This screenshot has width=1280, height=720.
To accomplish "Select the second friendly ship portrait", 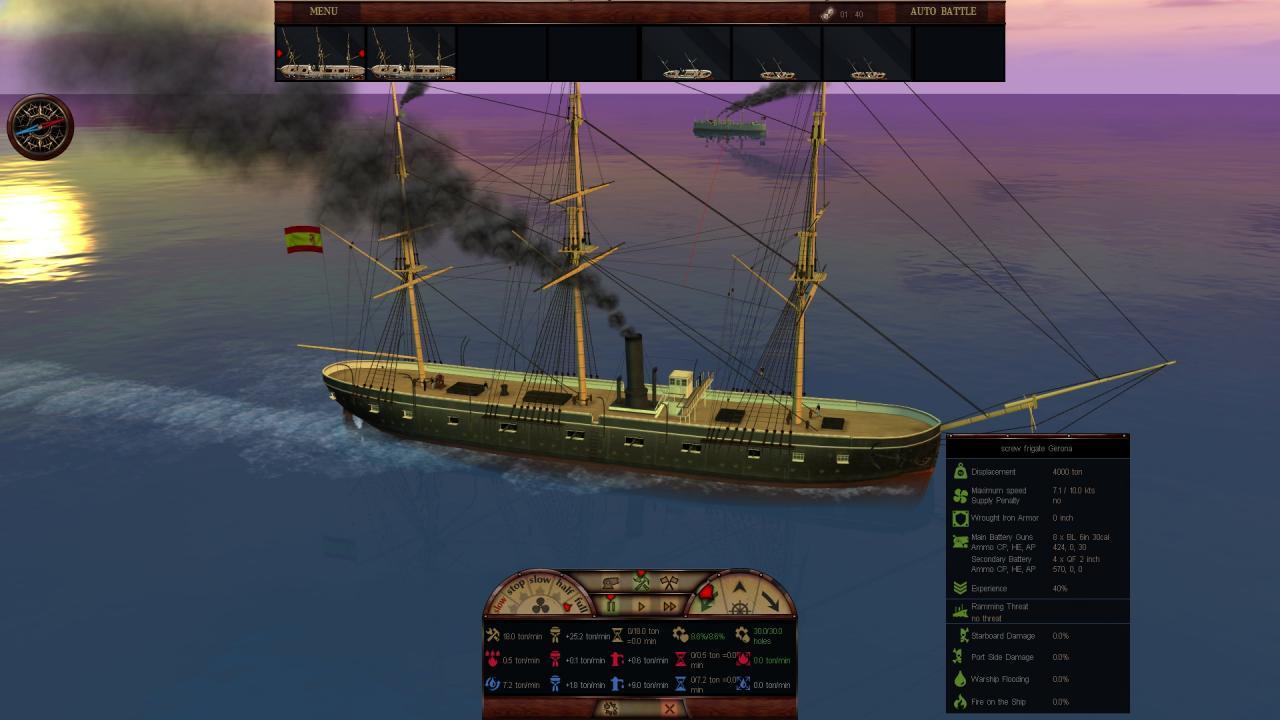I will tap(412, 53).
